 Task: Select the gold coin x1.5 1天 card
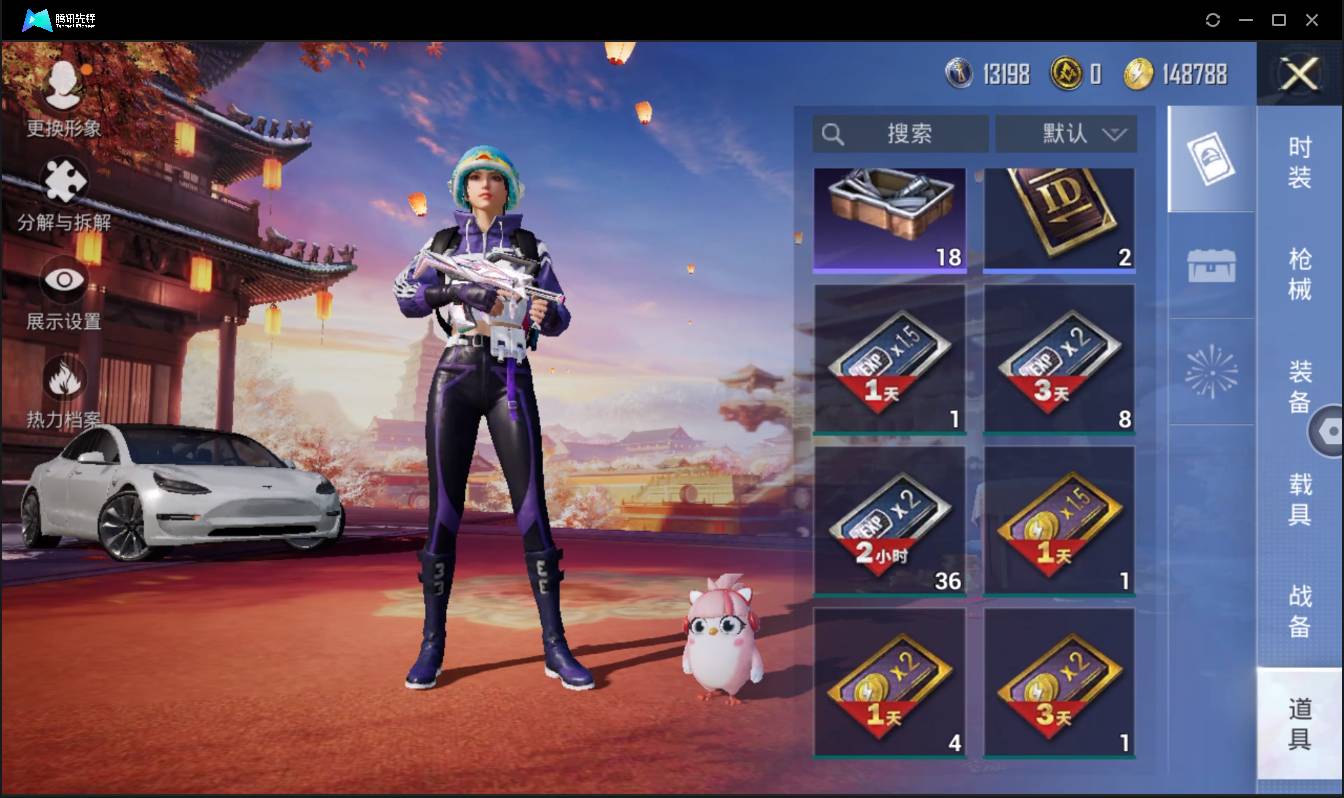pyautogui.click(x=1059, y=520)
